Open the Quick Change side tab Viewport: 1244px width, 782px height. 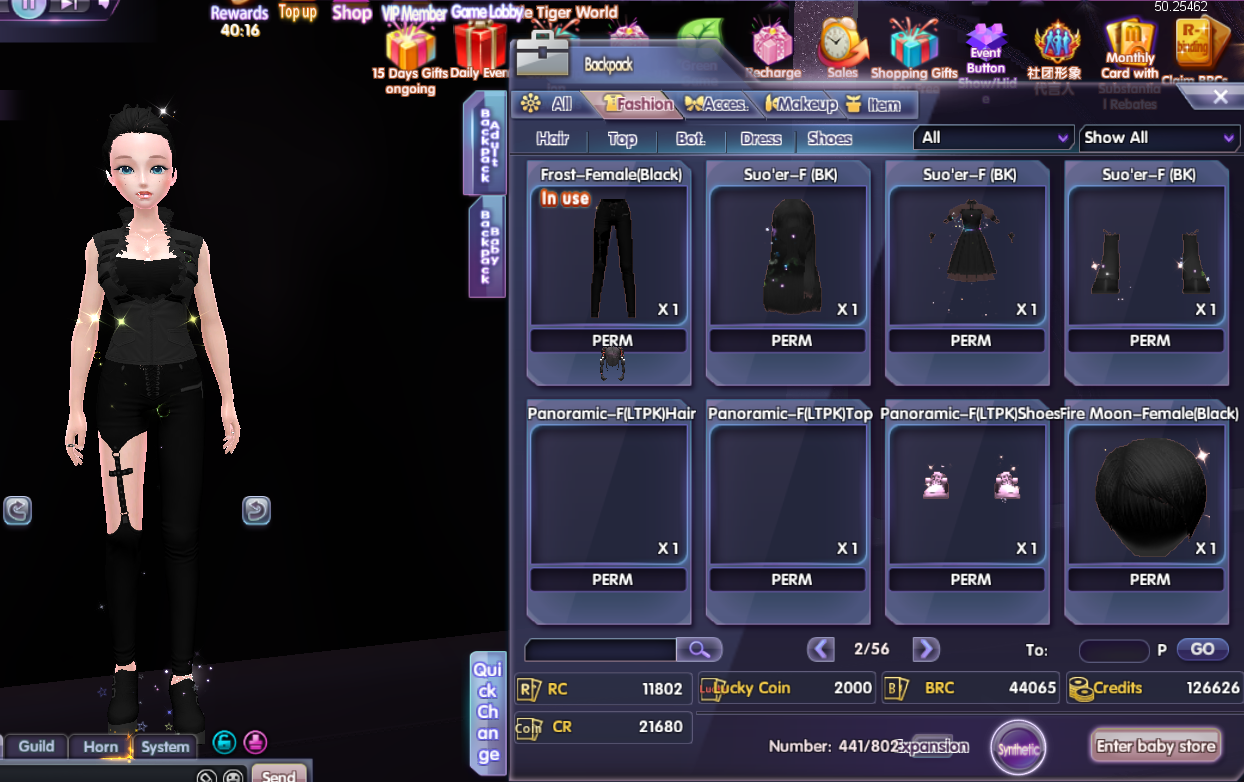pos(487,712)
